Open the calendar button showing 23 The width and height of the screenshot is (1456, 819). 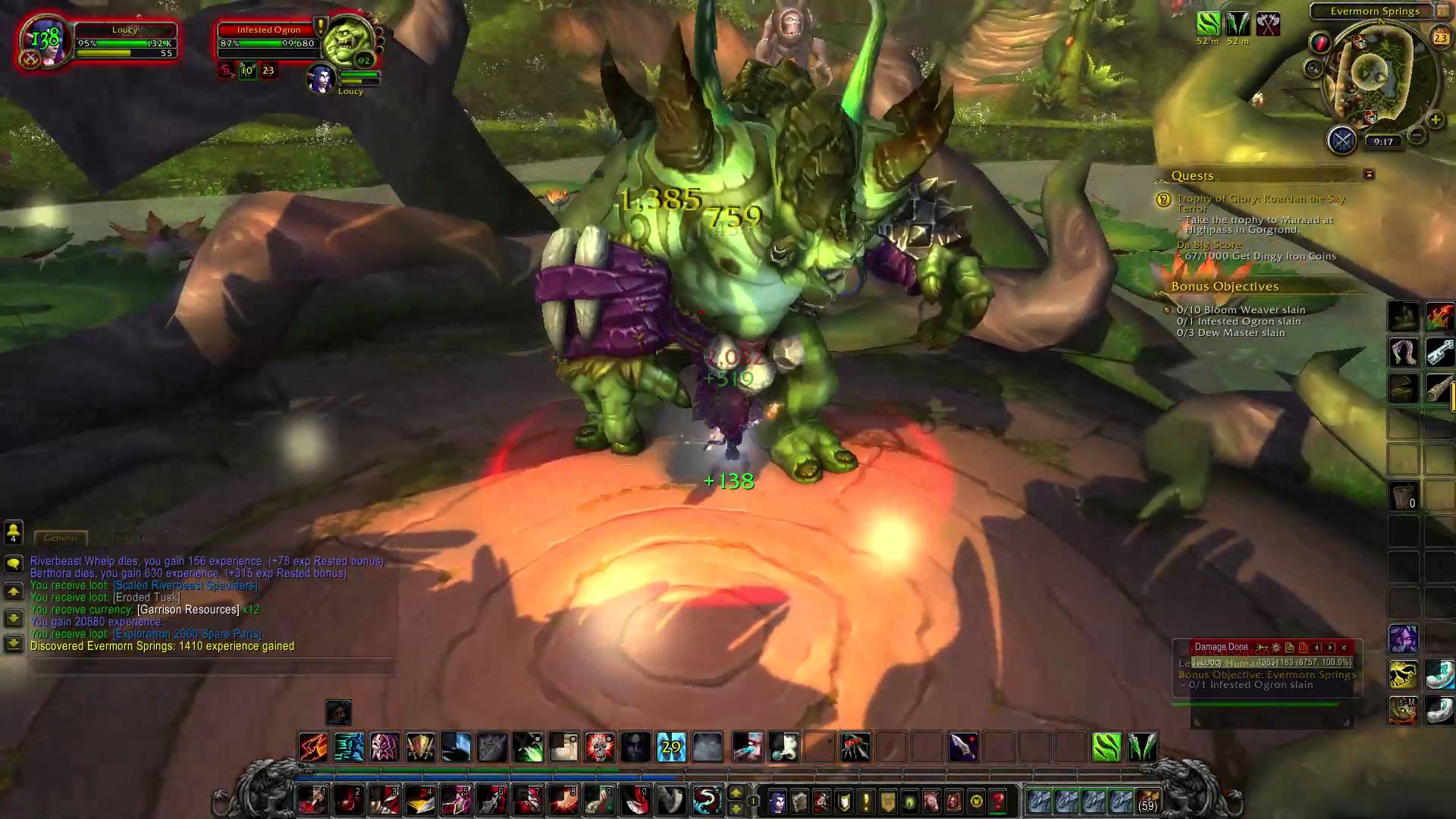[1440, 36]
